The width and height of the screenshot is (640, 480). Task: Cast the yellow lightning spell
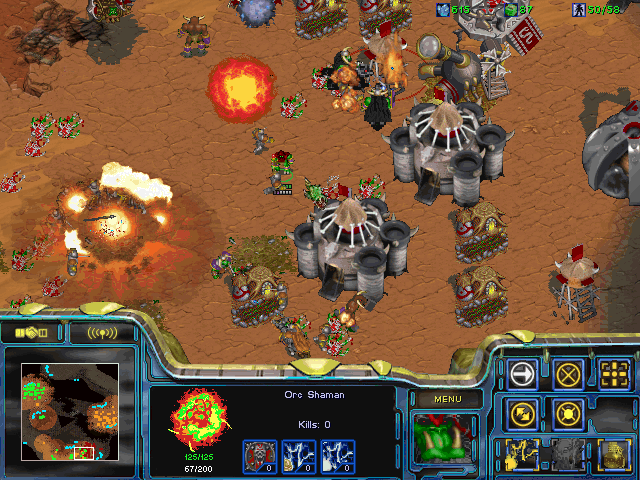click(x=523, y=453)
